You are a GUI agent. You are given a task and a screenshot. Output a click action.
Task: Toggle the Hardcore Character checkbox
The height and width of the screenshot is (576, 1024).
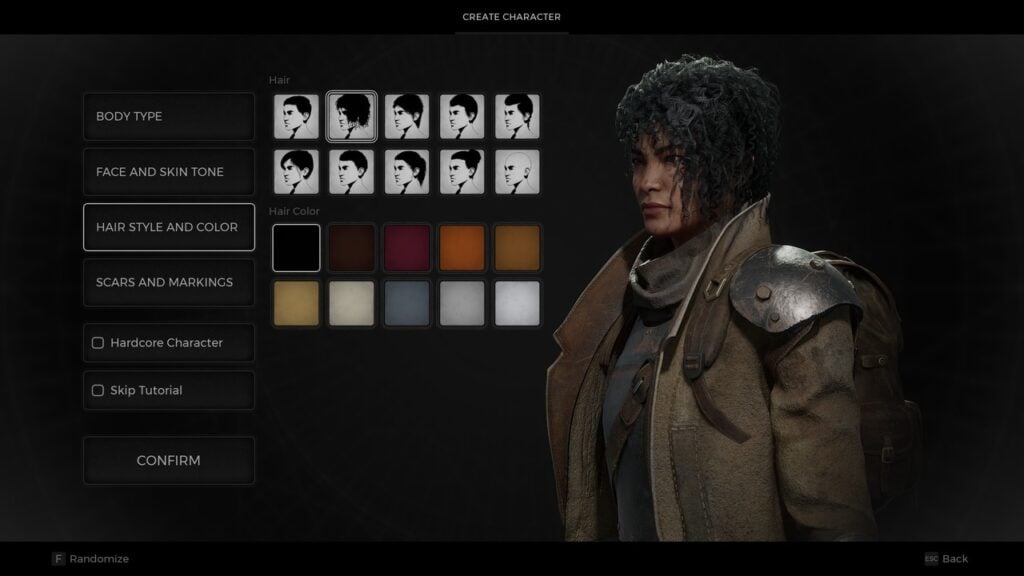click(98, 343)
